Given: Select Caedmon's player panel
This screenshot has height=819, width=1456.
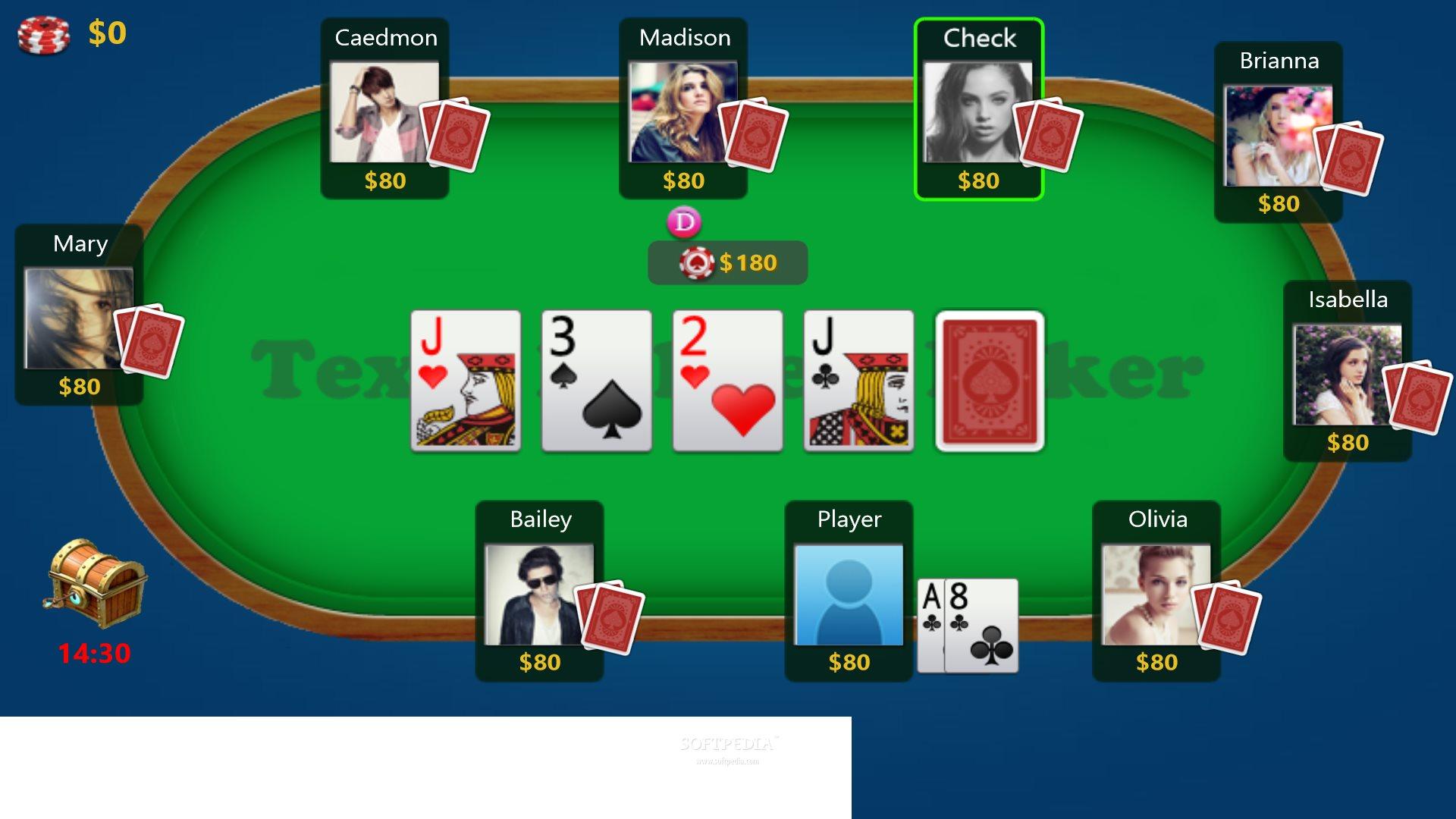Looking at the screenshot, I should [x=384, y=110].
